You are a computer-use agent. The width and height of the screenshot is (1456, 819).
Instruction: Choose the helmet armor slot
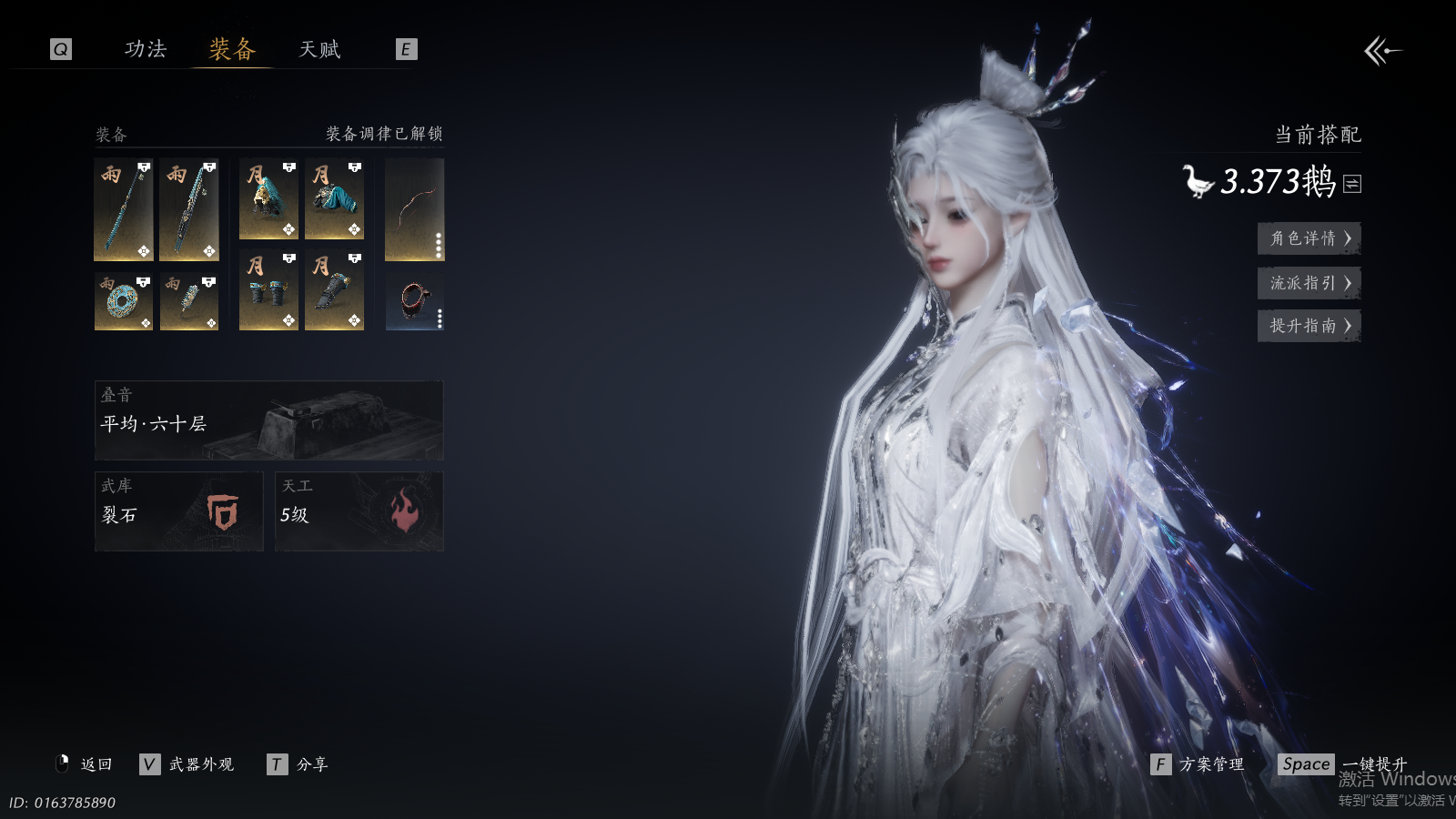[x=268, y=199]
